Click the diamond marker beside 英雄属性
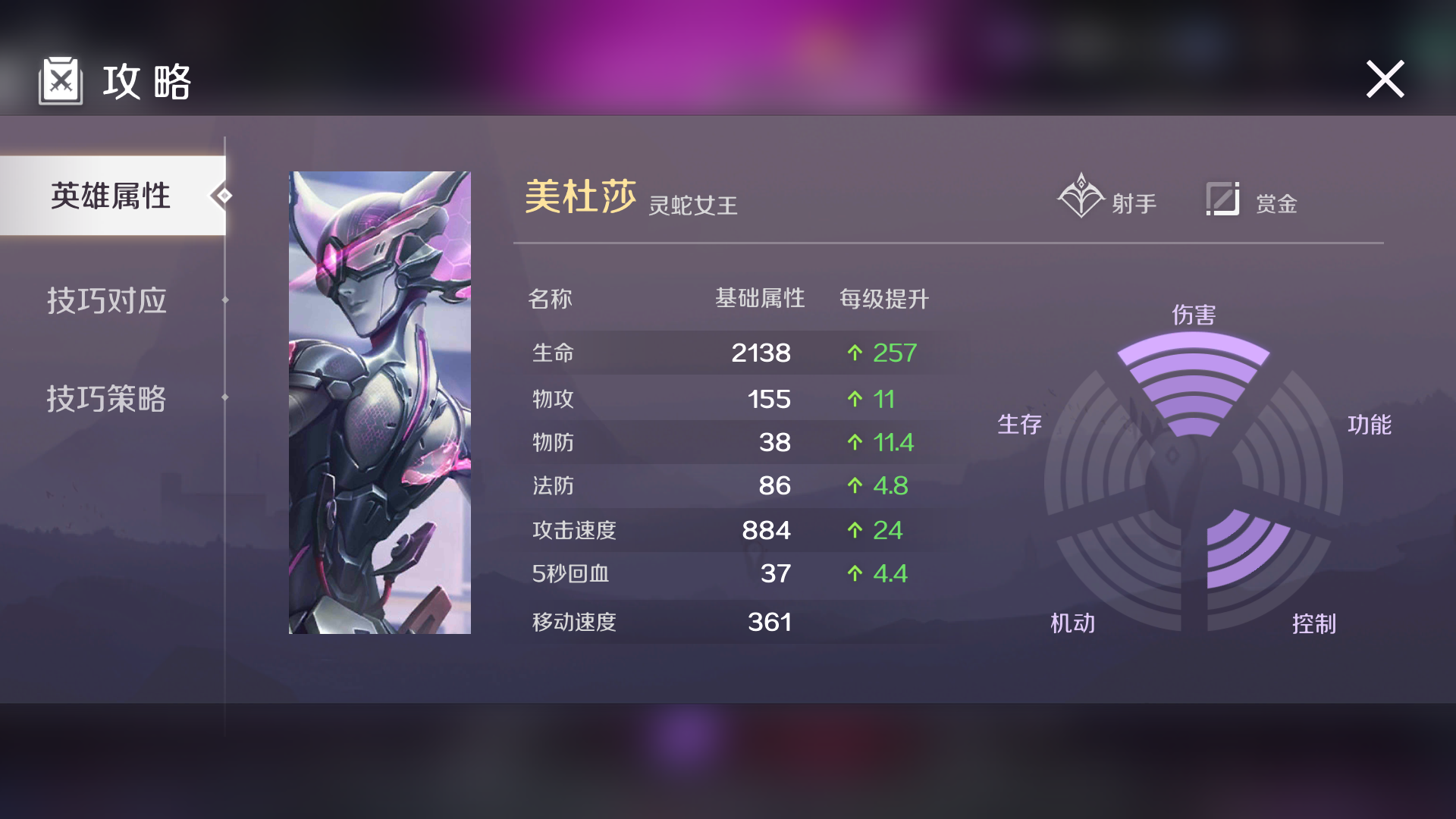The image size is (1456, 819). 222,196
